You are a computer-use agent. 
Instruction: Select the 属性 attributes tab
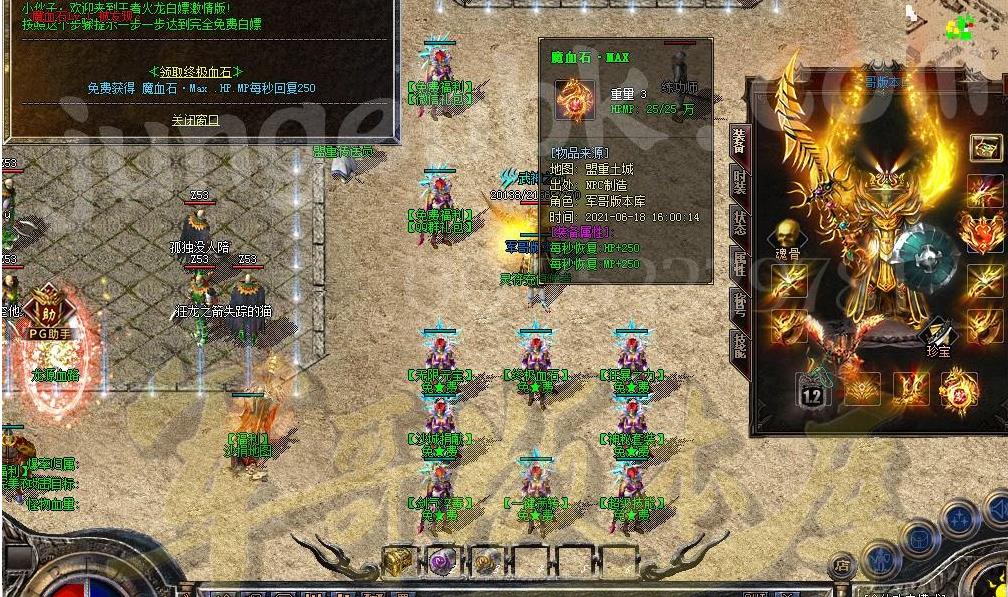pos(739,264)
